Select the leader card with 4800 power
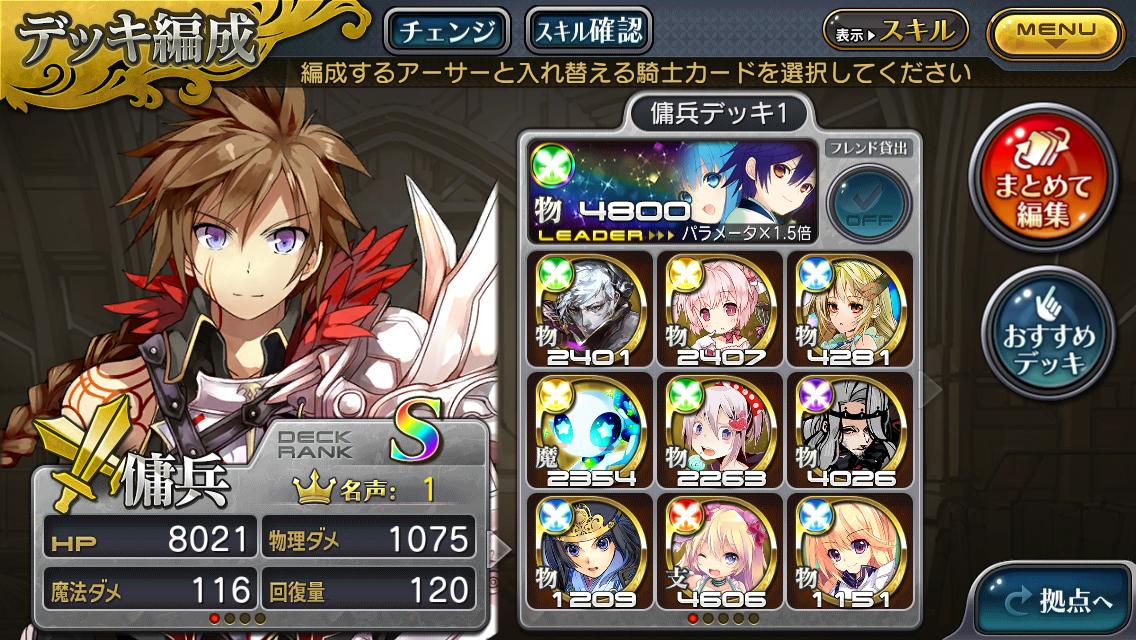This screenshot has width=1136, height=640. (x=671, y=192)
